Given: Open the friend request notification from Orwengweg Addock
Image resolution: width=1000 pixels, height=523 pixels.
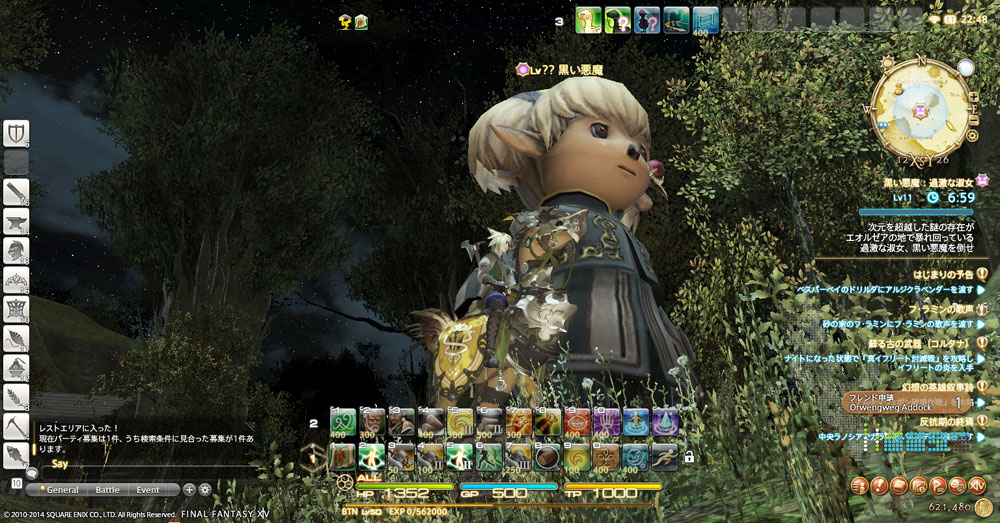Looking at the screenshot, I should [905, 403].
